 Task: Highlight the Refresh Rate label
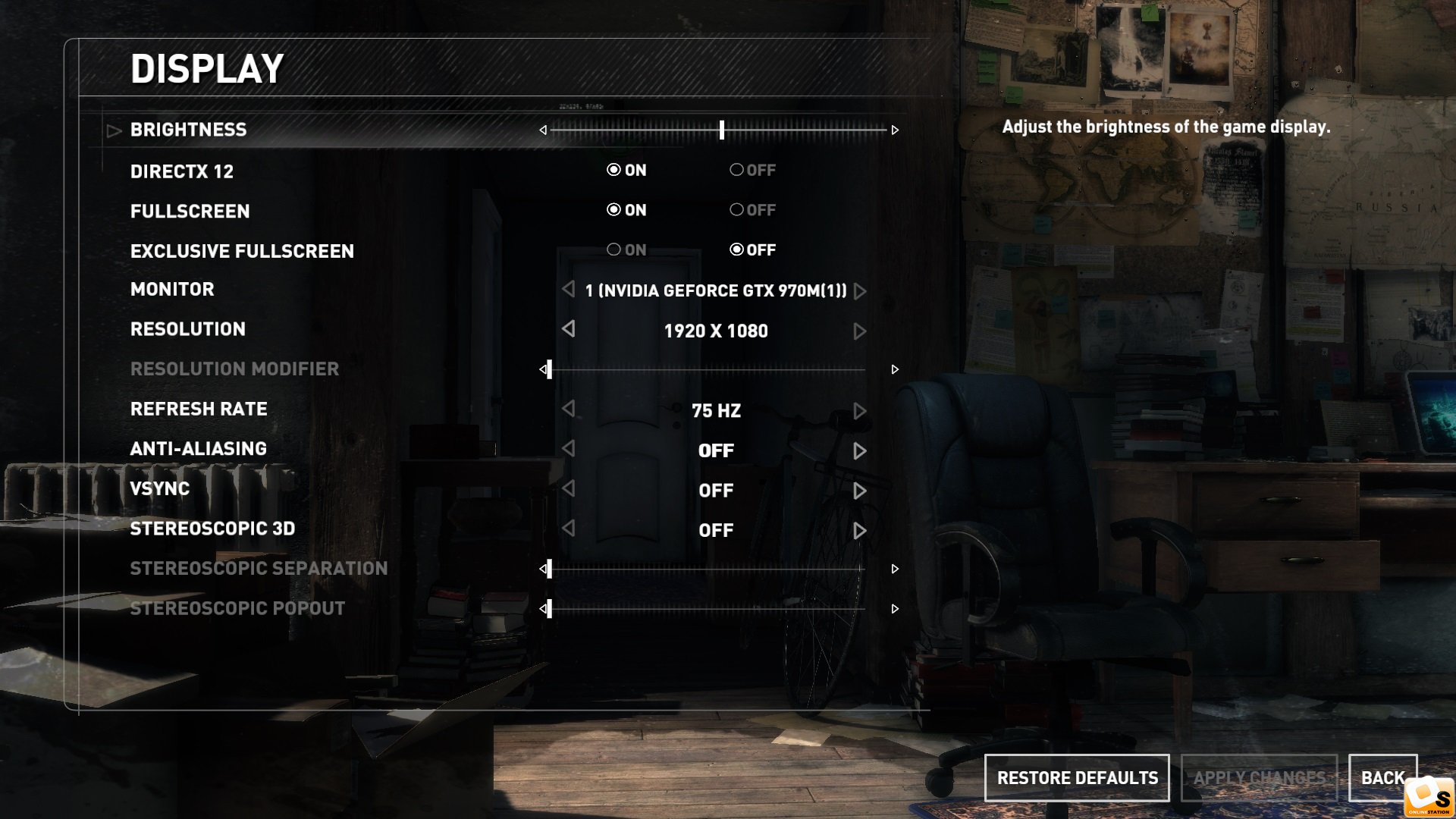tap(199, 409)
